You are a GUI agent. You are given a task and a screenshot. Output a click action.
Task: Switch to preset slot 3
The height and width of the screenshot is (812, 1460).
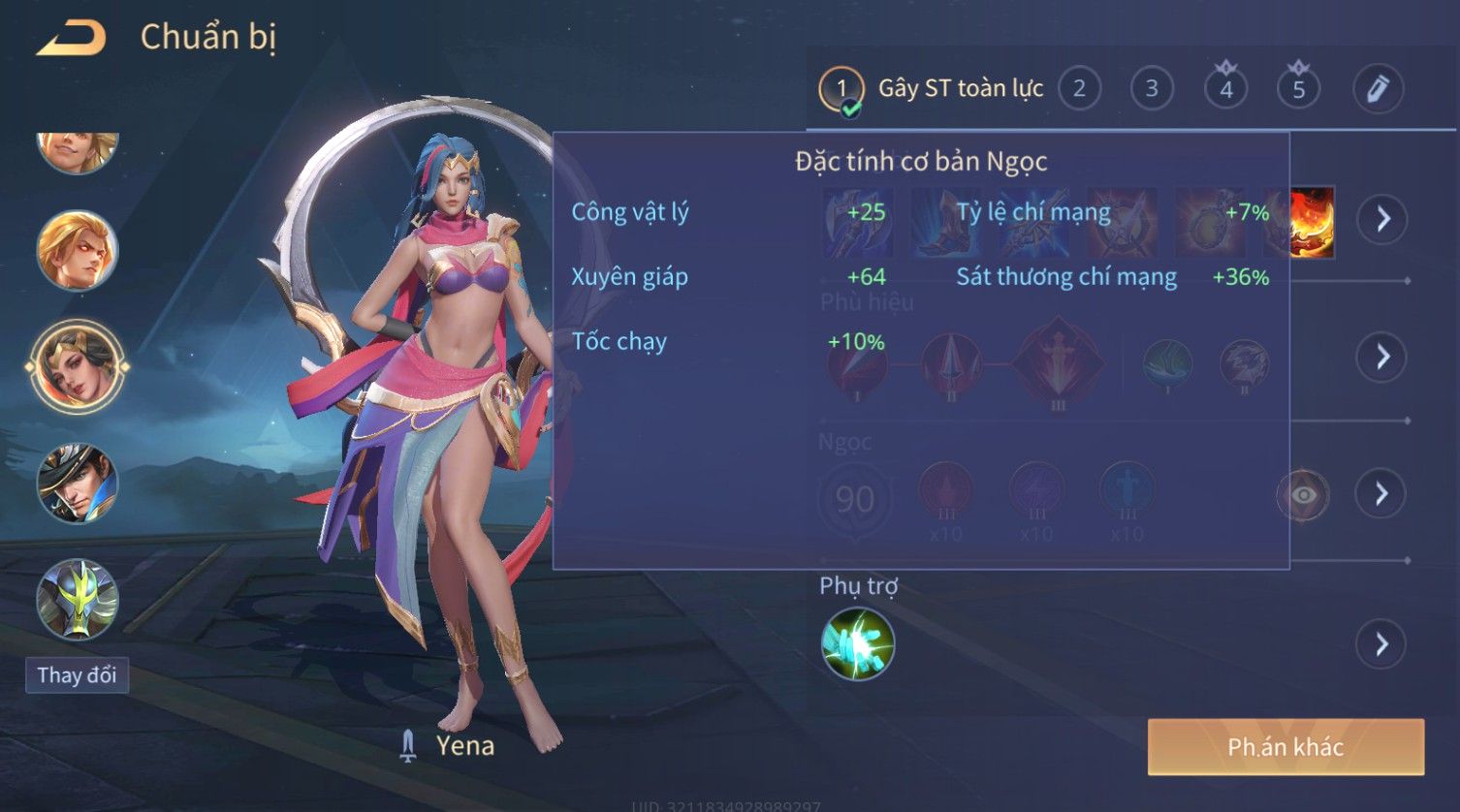click(1152, 89)
